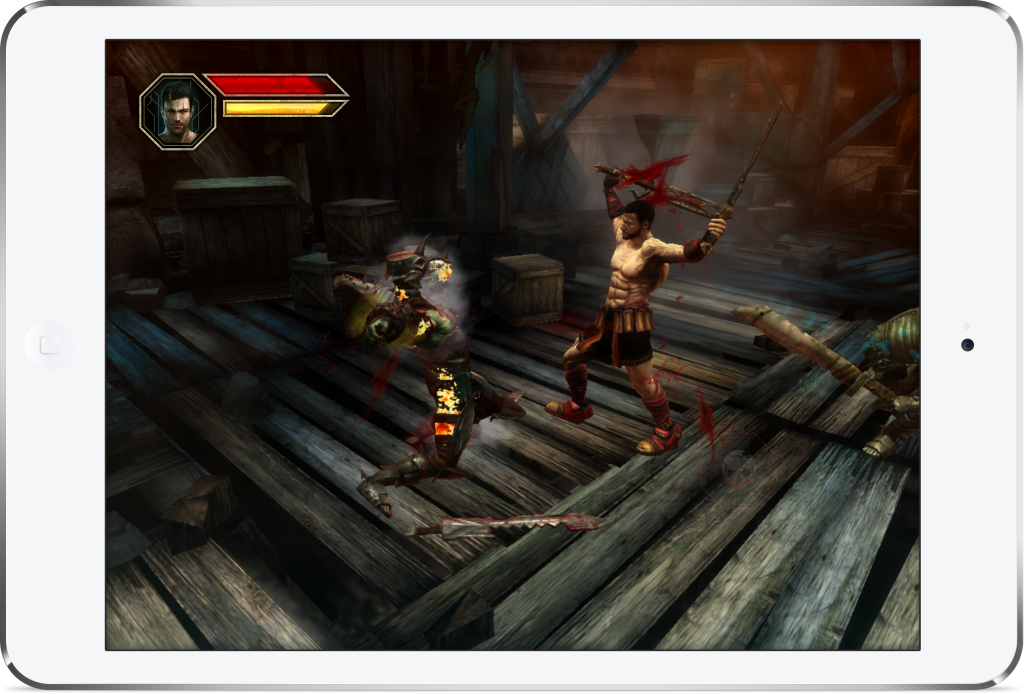Tap the hero portrait in the HUD
Viewport: 1024px width, 694px height.
click(178, 111)
